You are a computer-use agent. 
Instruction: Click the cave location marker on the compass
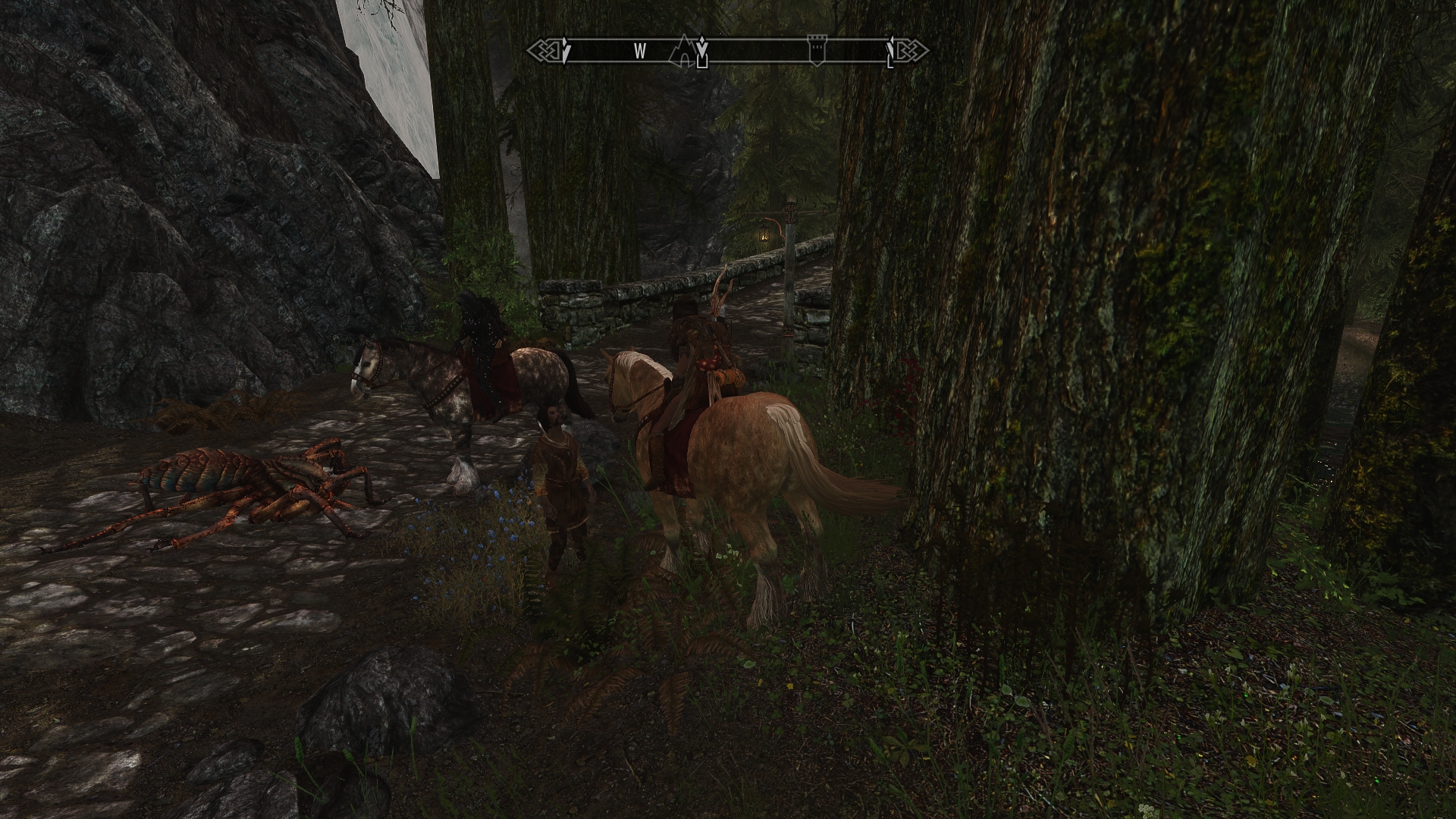(x=684, y=51)
